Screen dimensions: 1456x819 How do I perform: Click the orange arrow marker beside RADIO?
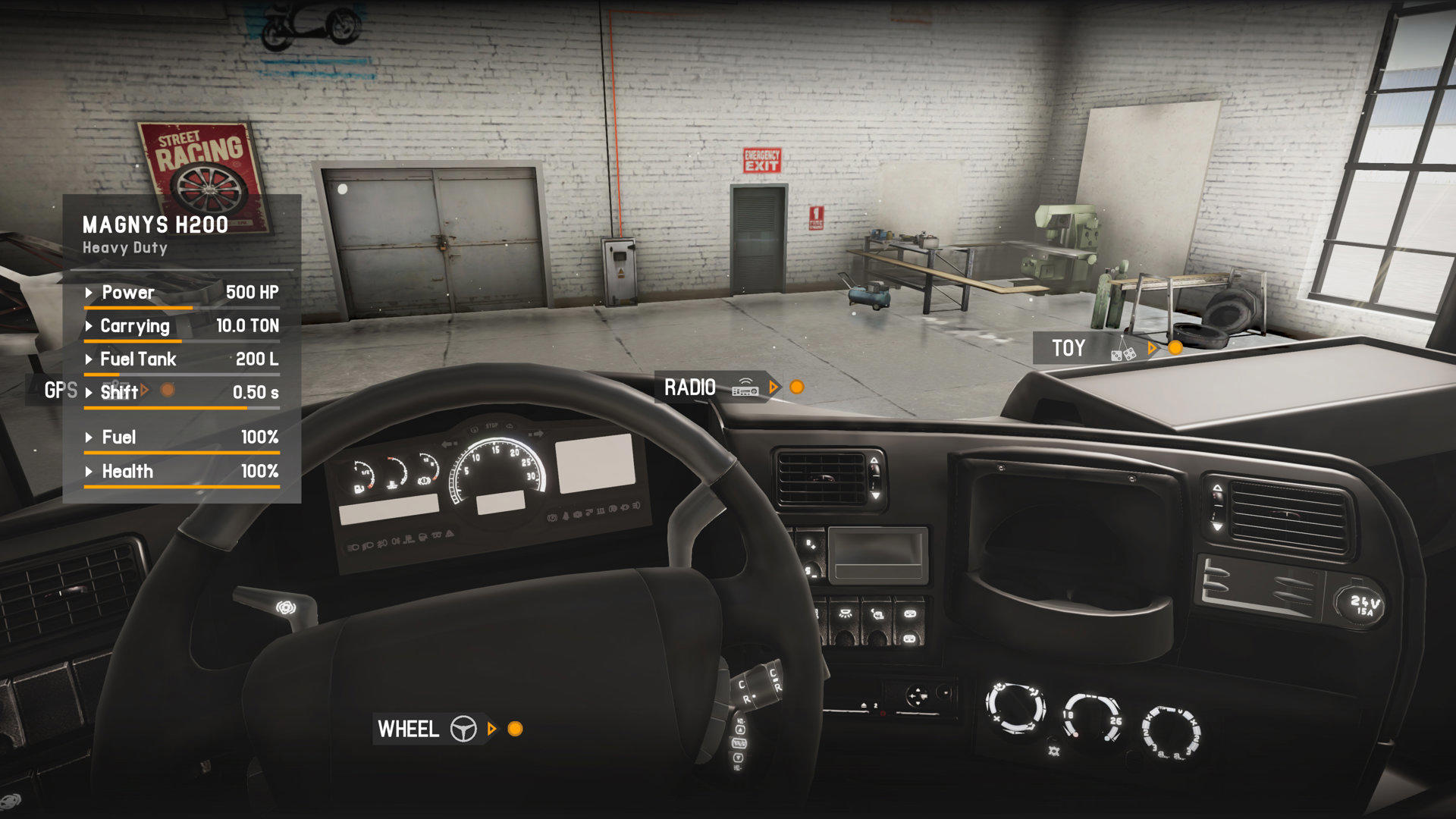pyautogui.click(x=774, y=387)
